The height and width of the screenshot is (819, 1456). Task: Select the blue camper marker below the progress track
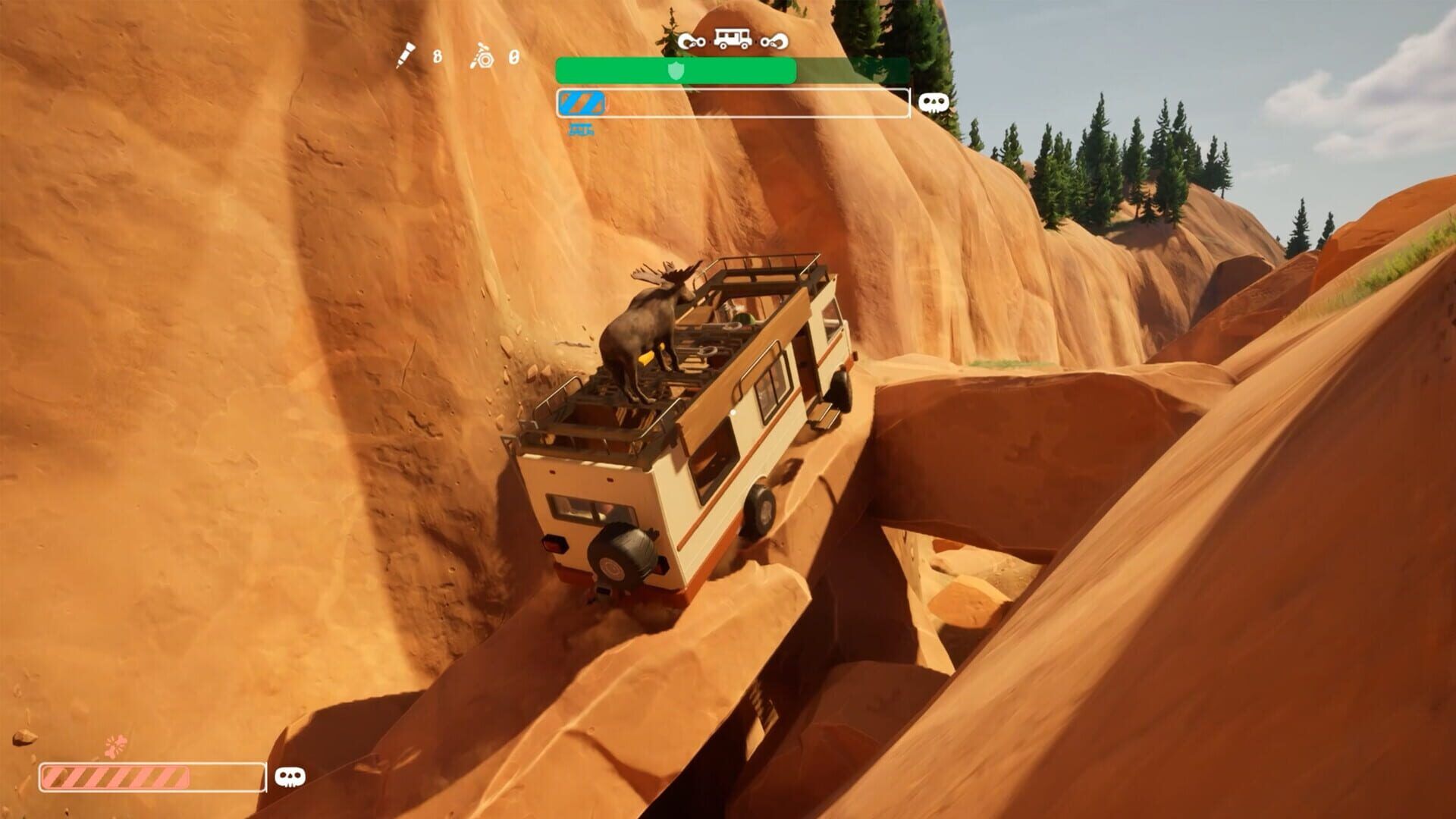[581, 129]
